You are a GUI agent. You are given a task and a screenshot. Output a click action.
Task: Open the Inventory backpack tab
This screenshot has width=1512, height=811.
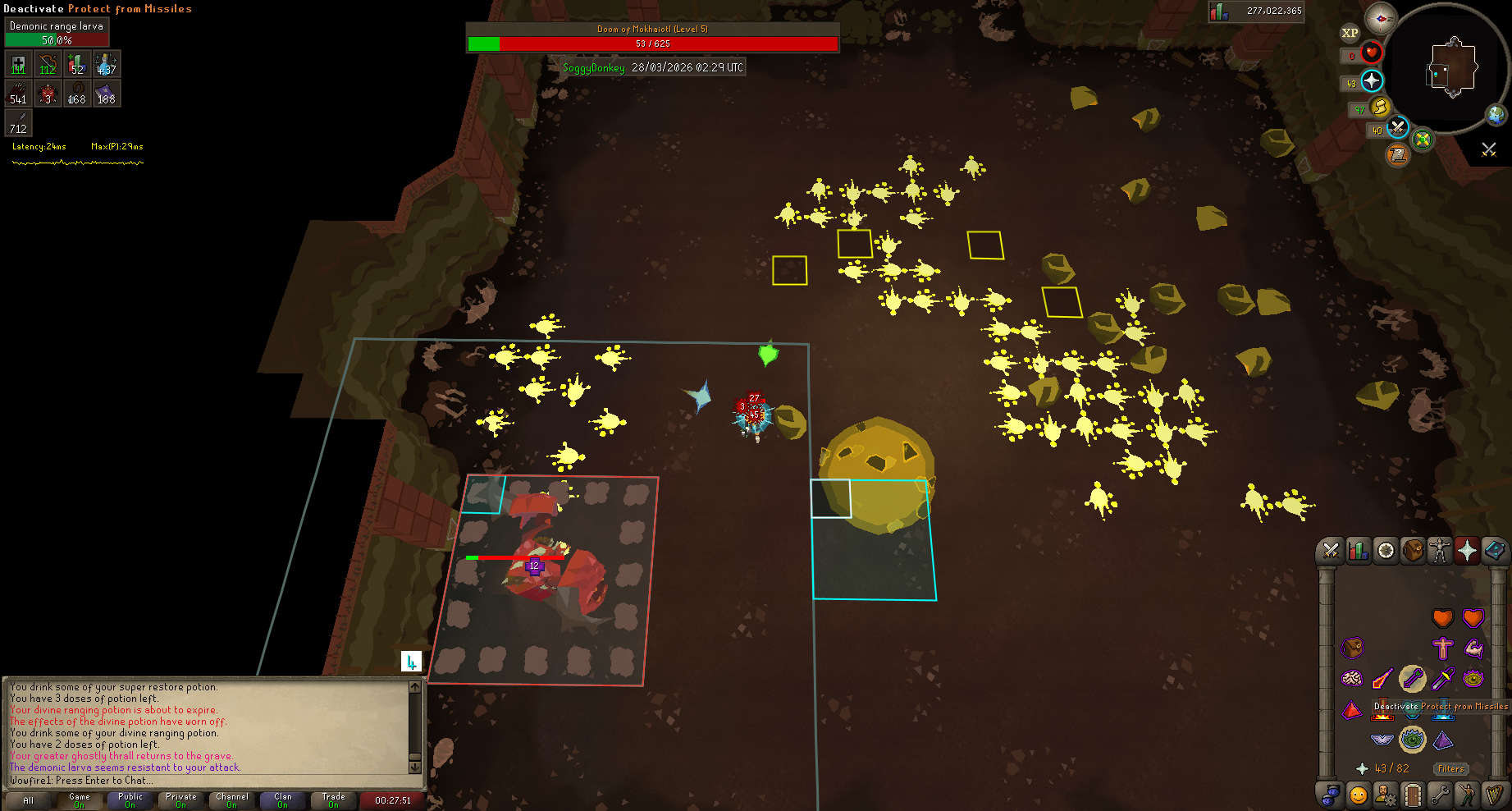(1413, 551)
